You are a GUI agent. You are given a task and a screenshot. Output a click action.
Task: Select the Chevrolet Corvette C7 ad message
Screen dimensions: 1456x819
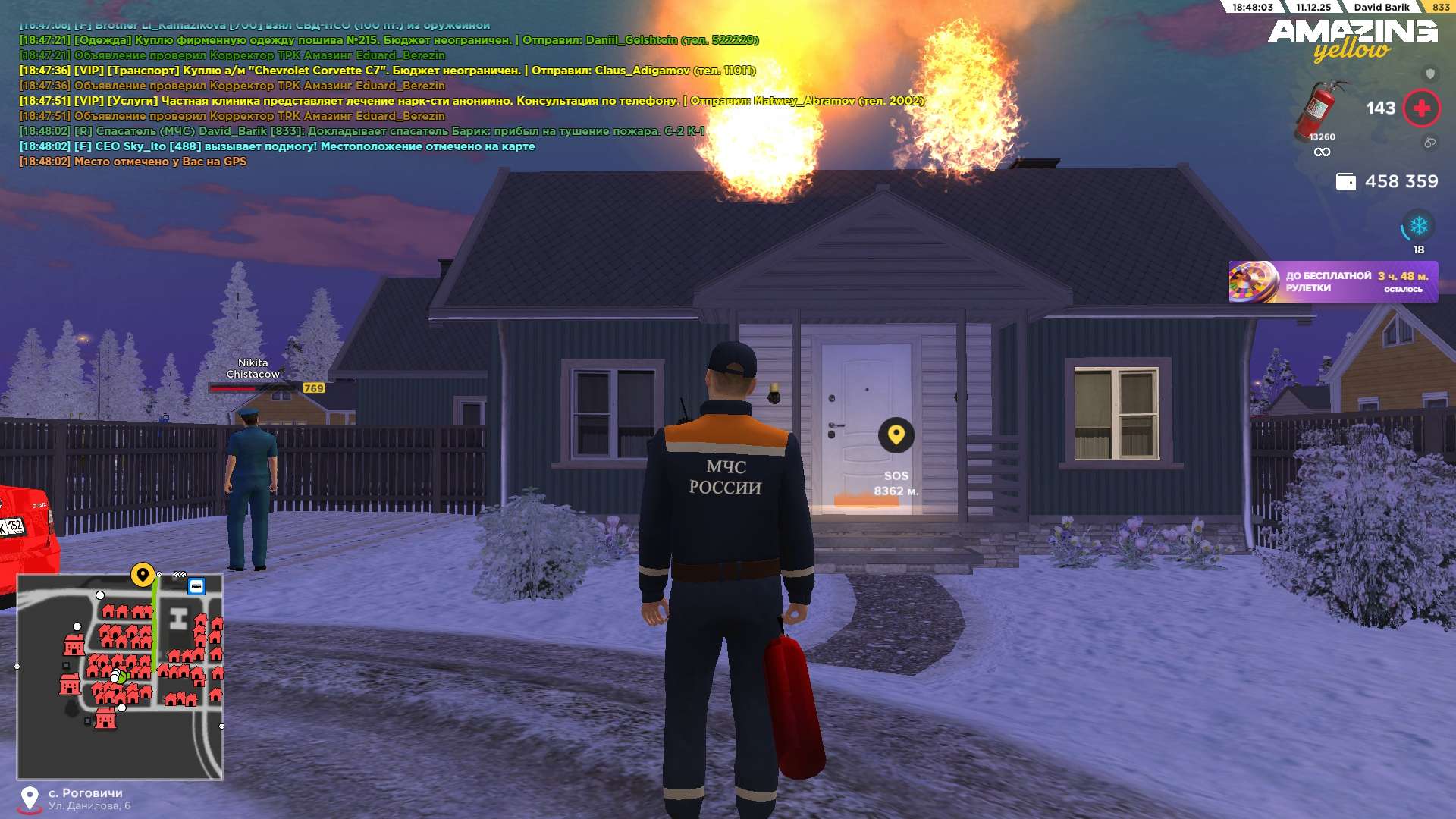tap(387, 71)
